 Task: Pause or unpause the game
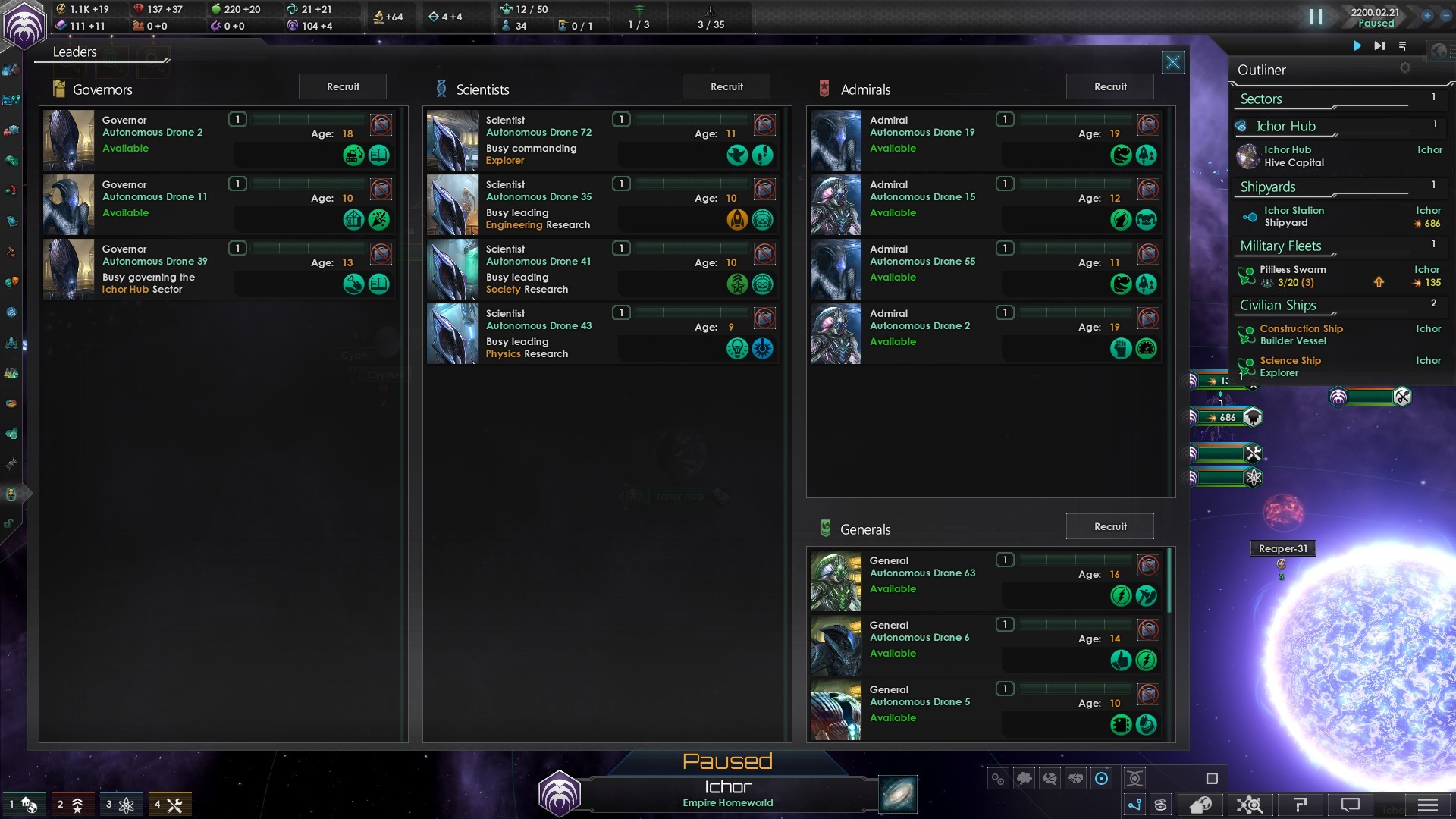1316,17
